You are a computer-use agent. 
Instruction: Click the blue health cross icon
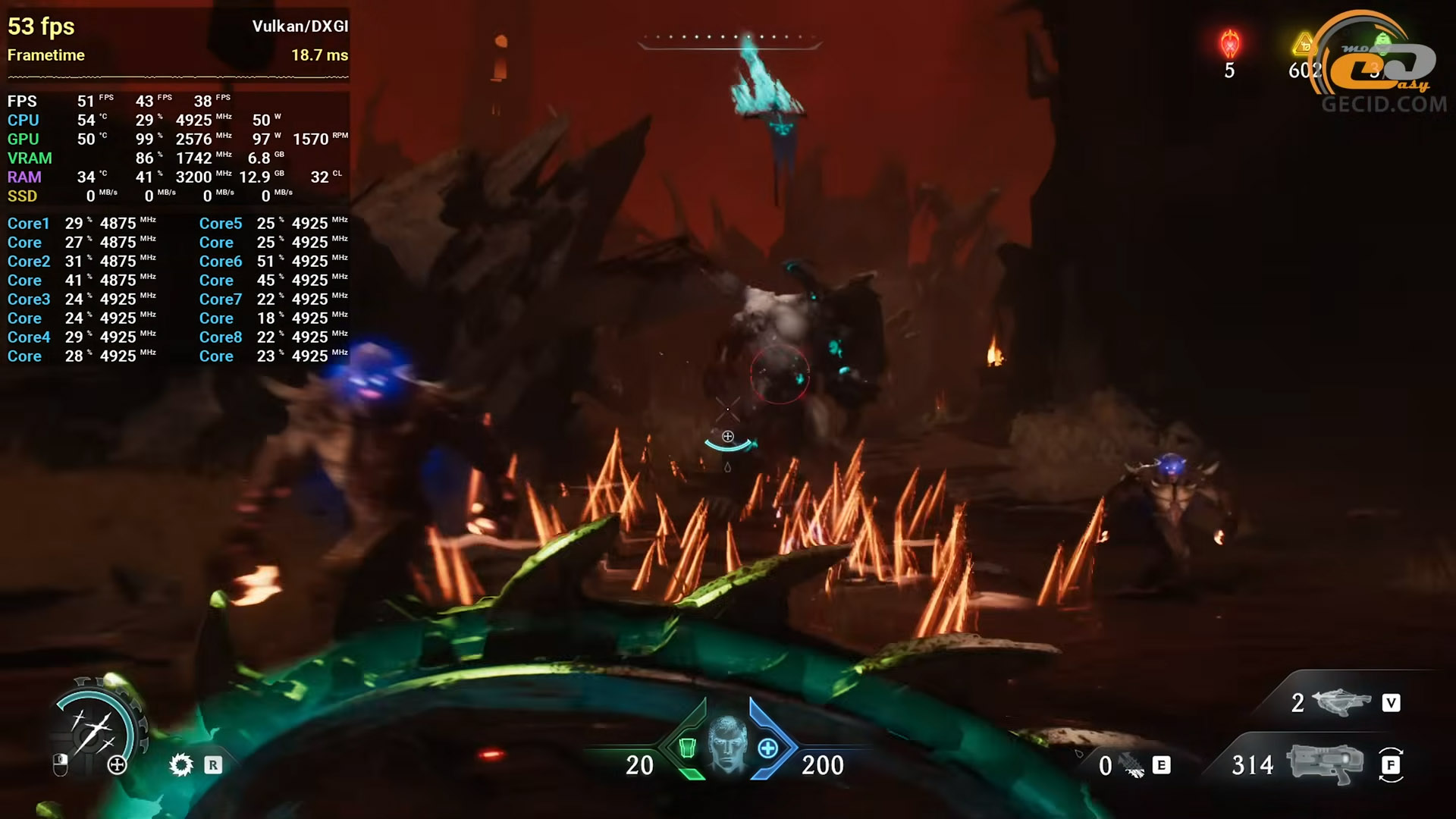[767, 748]
